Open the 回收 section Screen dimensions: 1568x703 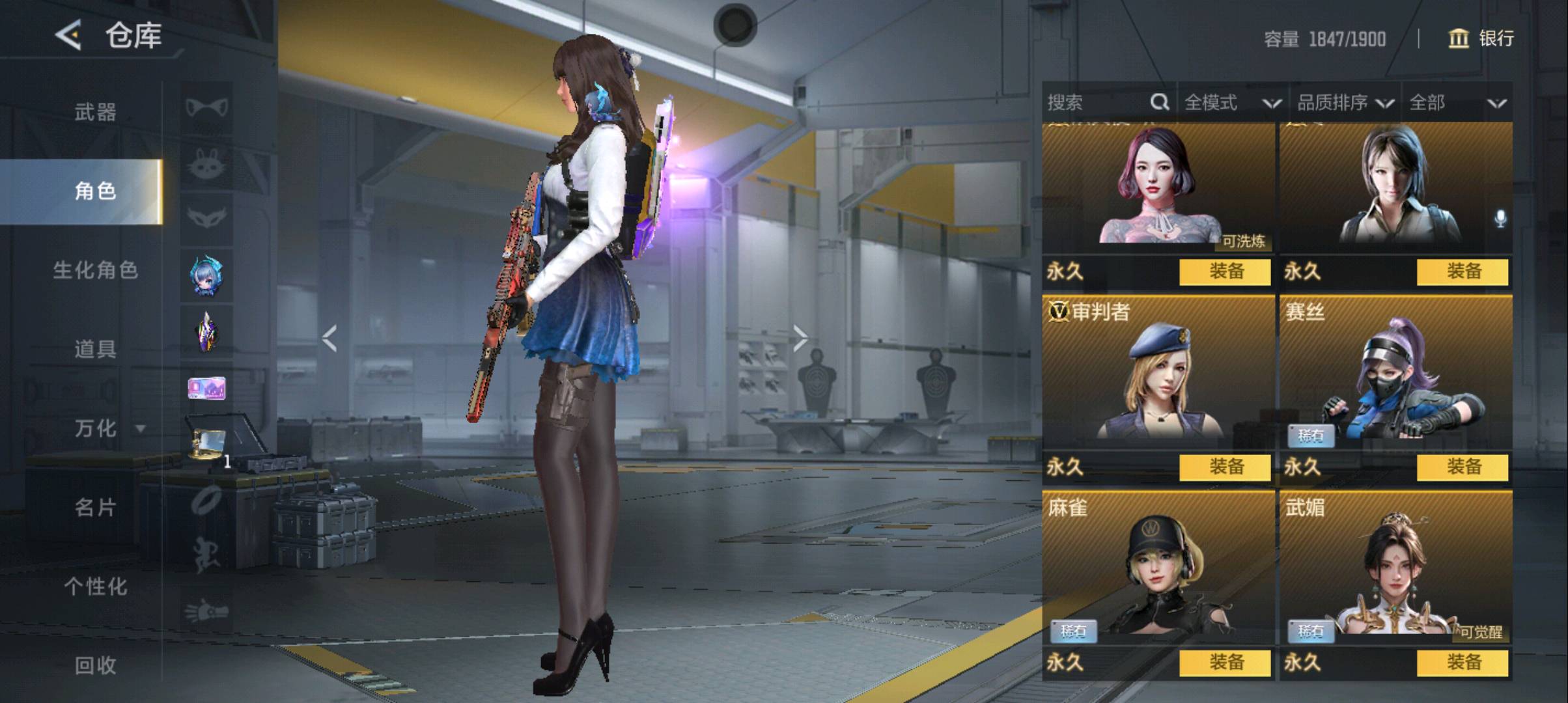coord(95,665)
